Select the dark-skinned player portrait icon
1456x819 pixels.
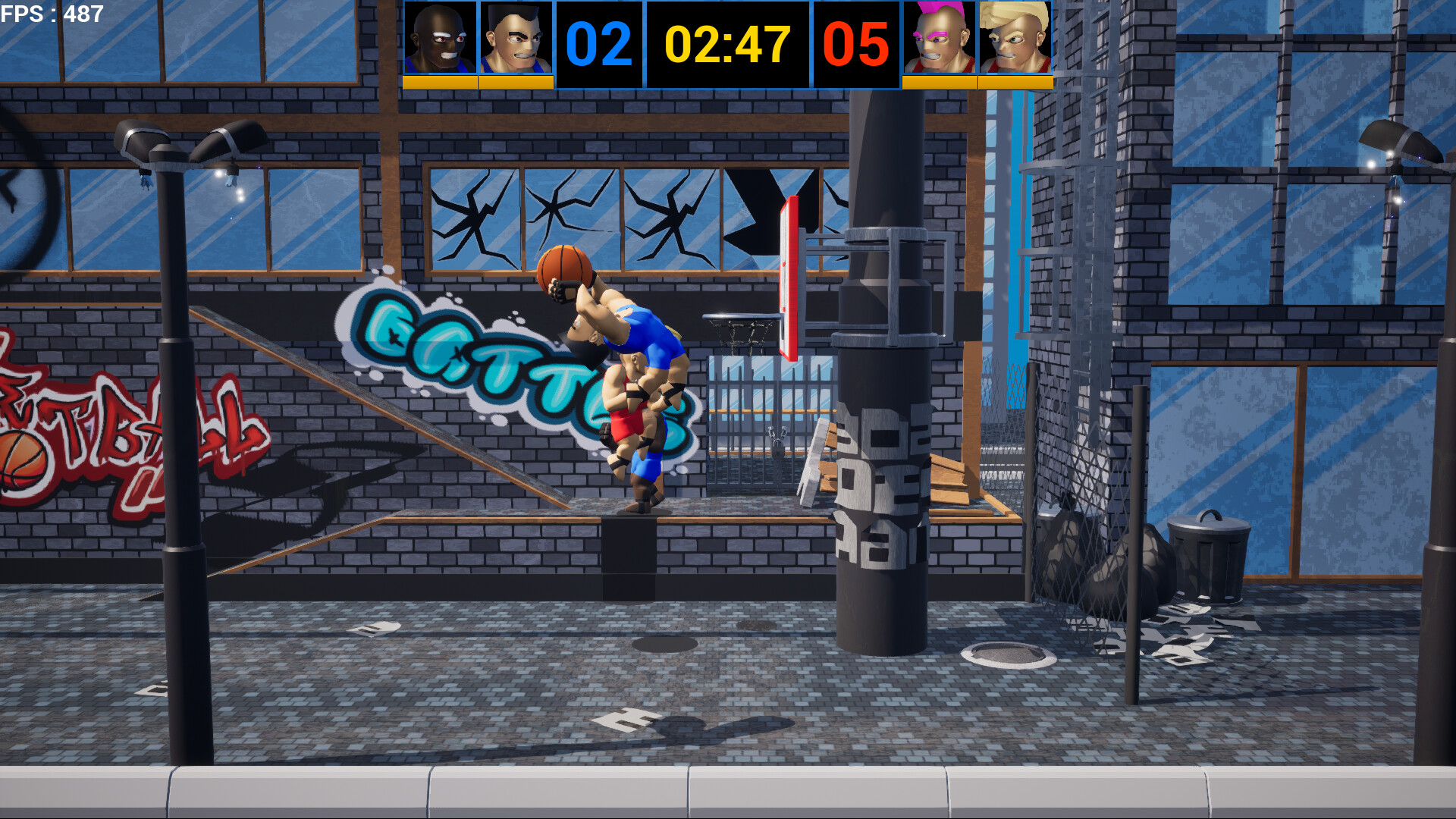[x=438, y=38]
